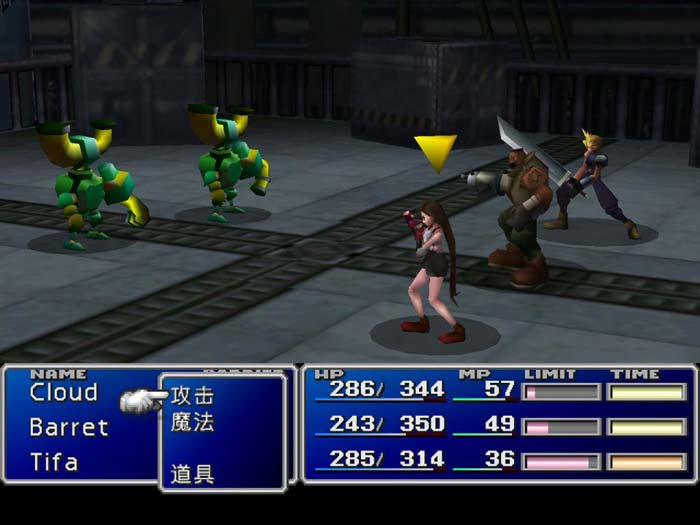This screenshot has height=525, width=700.
Task: Select Tifa in the party list
Action: click(54, 463)
